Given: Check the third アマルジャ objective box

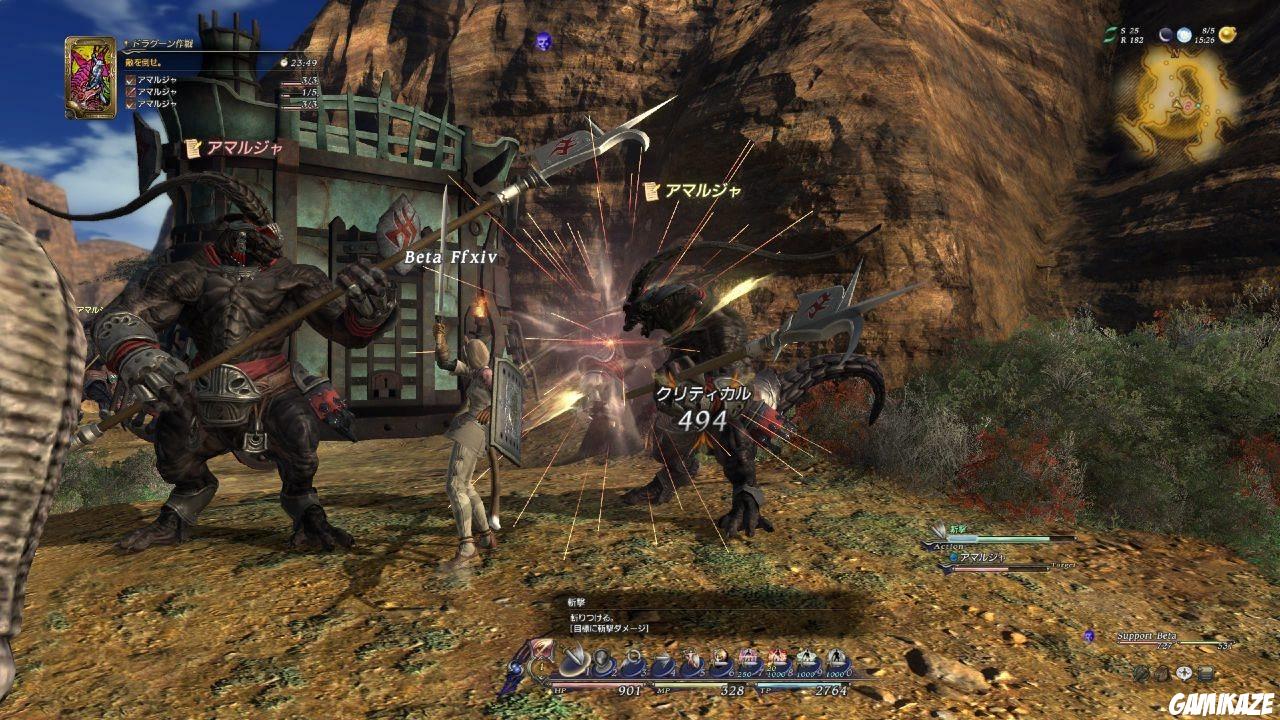Looking at the screenshot, I should (130, 103).
